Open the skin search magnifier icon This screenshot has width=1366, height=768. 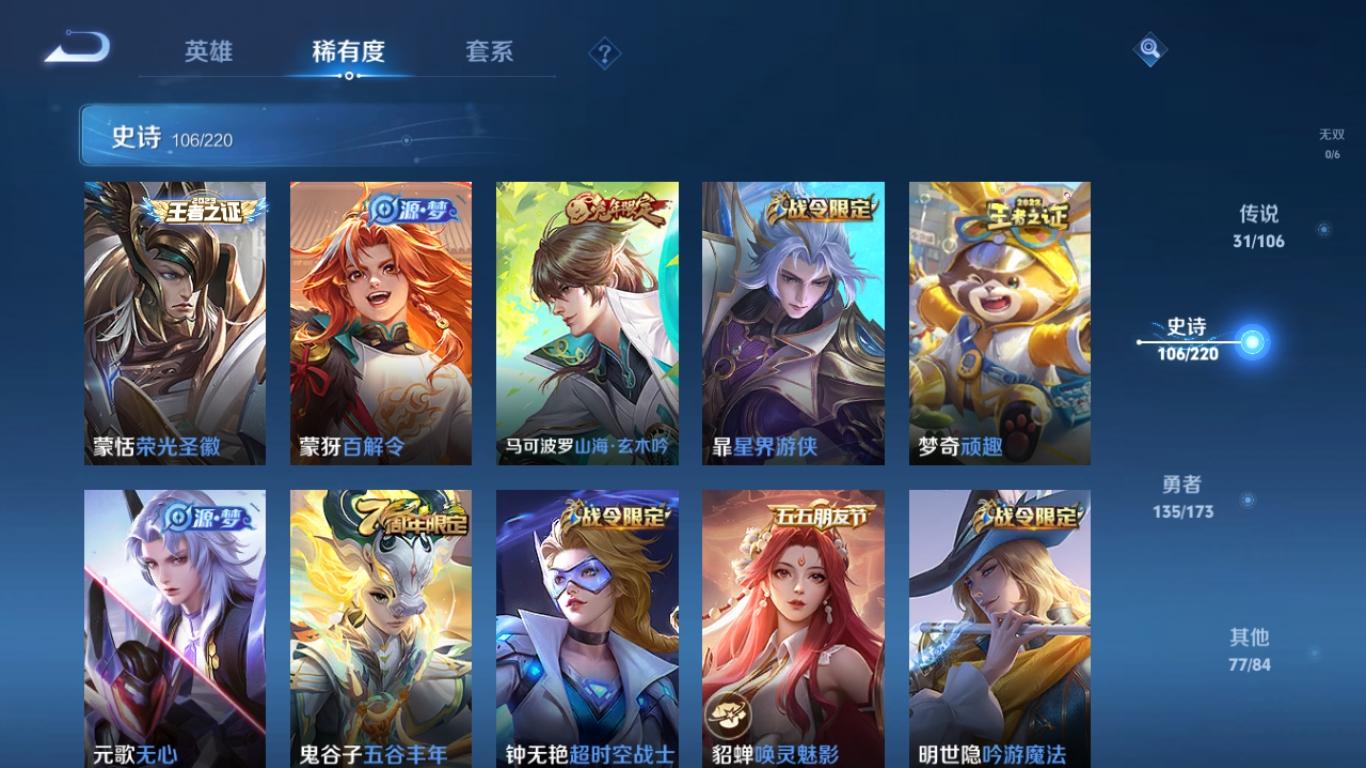(1148, 46)
